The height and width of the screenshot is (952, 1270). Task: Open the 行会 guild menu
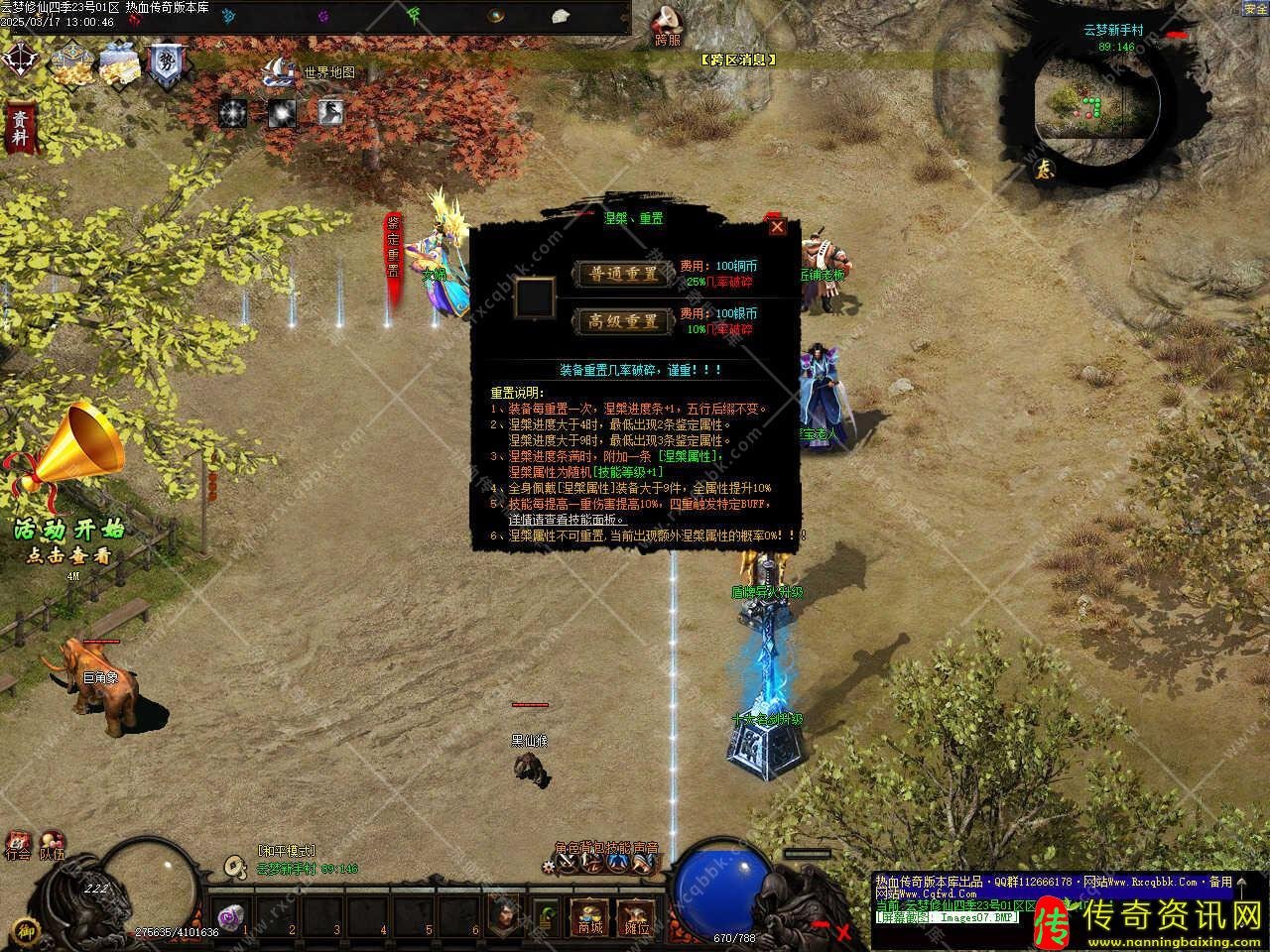18,844
